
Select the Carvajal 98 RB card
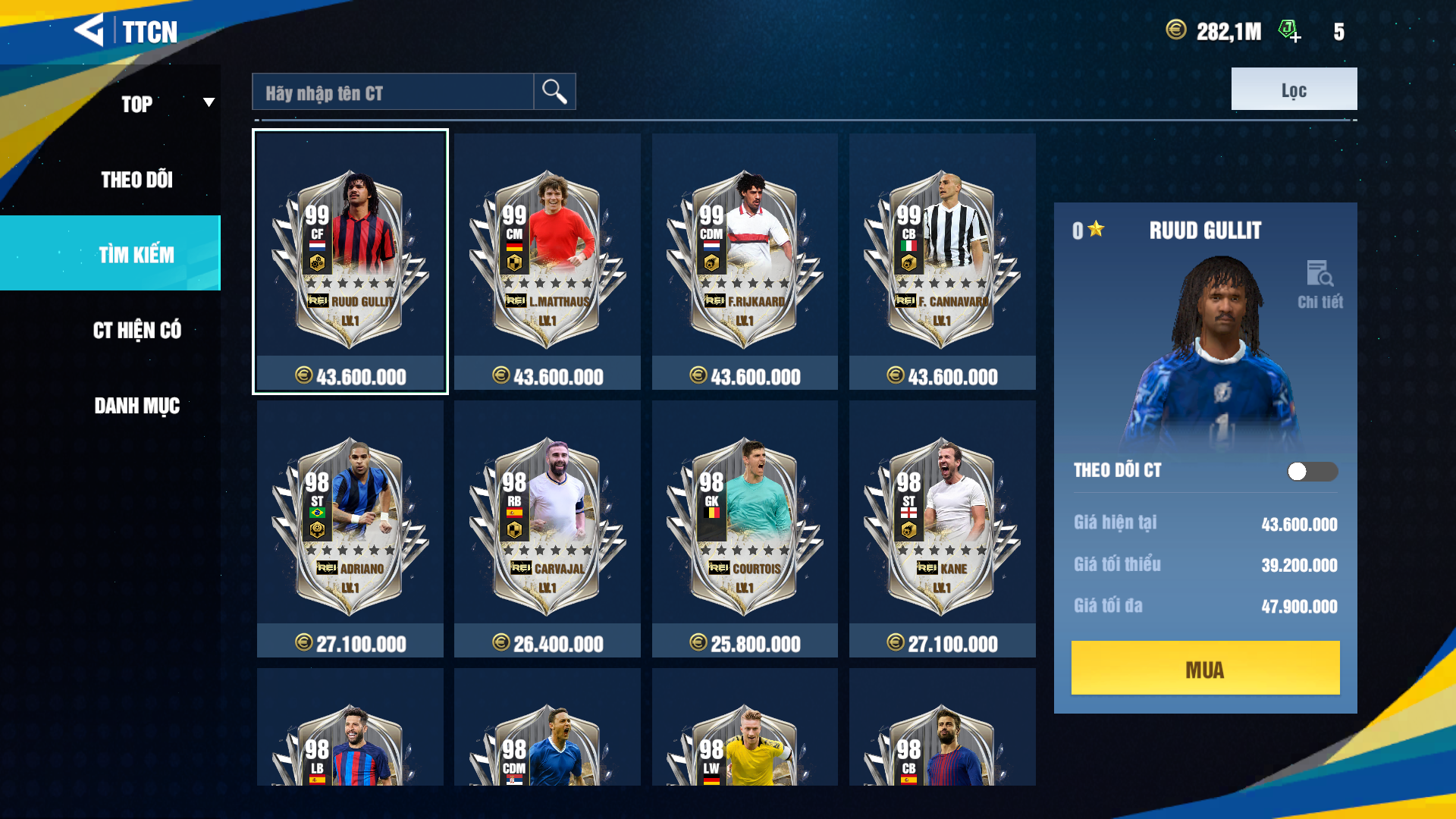click(548, 529)
